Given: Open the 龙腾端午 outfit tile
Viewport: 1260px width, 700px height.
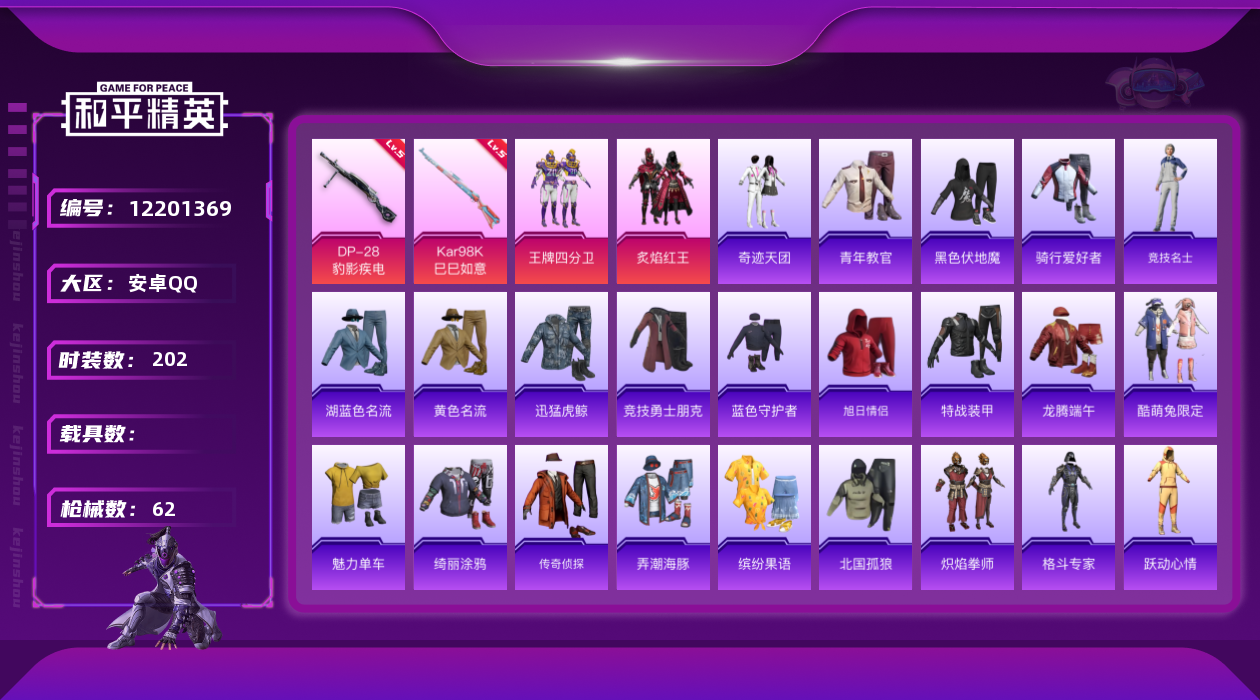Looking at the screenshot, I should pos(1068,364).
